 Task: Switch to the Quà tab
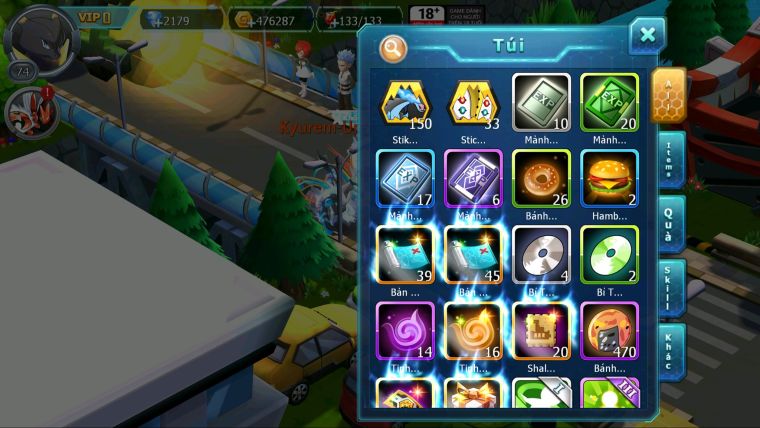point(669,222)
